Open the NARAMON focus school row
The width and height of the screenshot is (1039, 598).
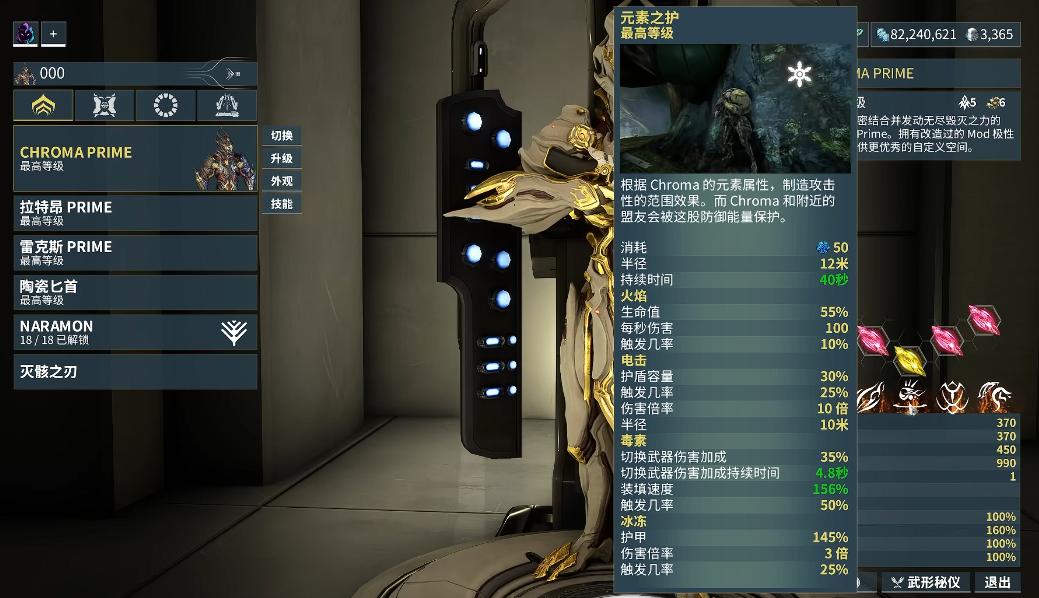coord(135,332)
